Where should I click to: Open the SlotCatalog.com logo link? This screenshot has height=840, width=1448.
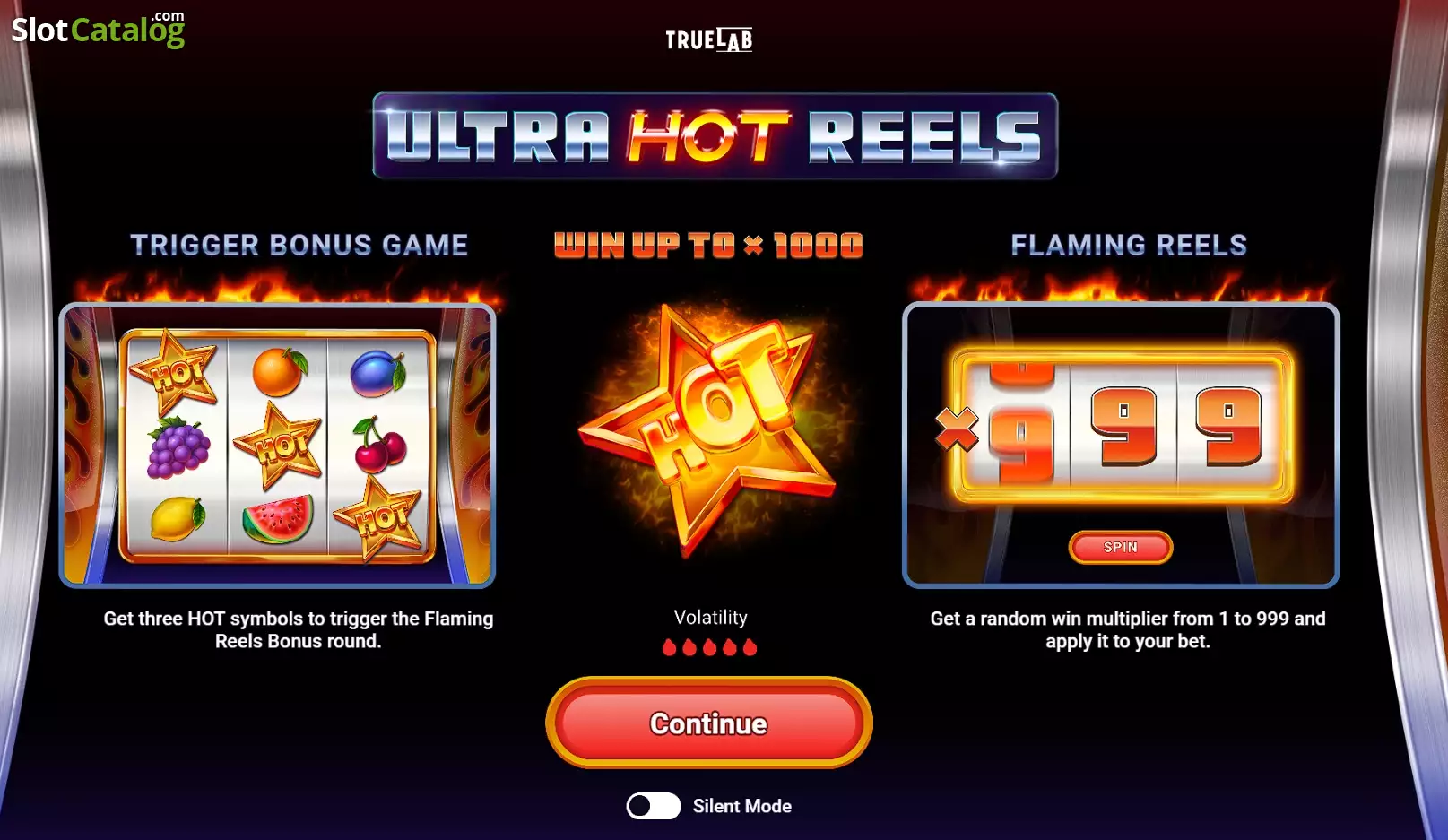pos(98,30)
